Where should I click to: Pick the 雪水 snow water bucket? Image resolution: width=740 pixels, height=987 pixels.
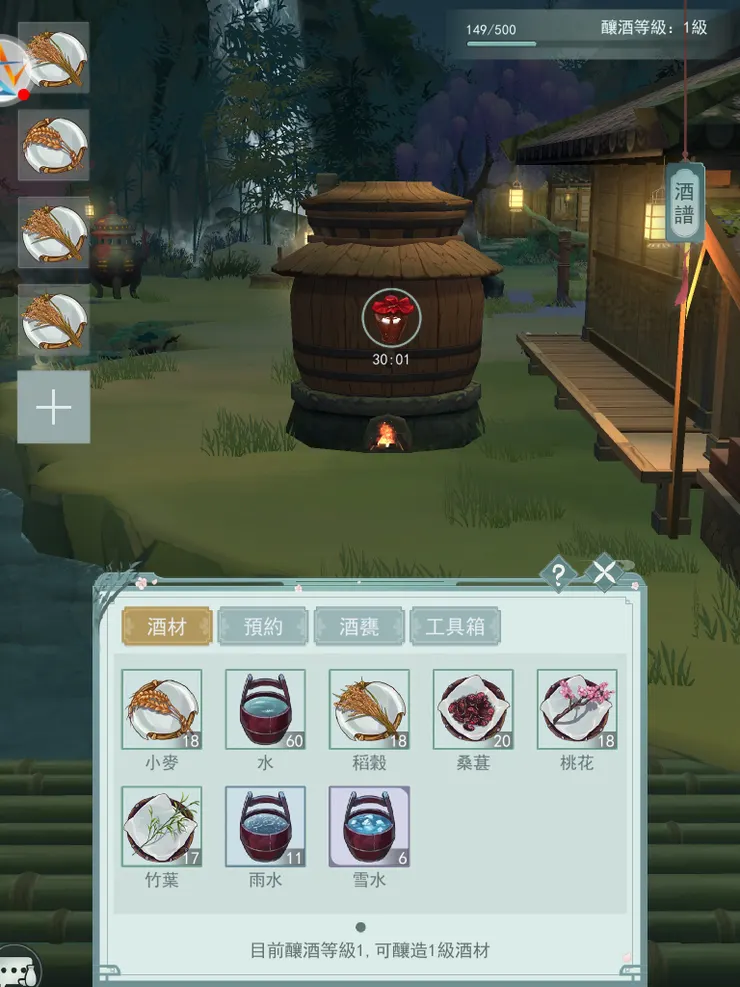(x=370, y=826)
